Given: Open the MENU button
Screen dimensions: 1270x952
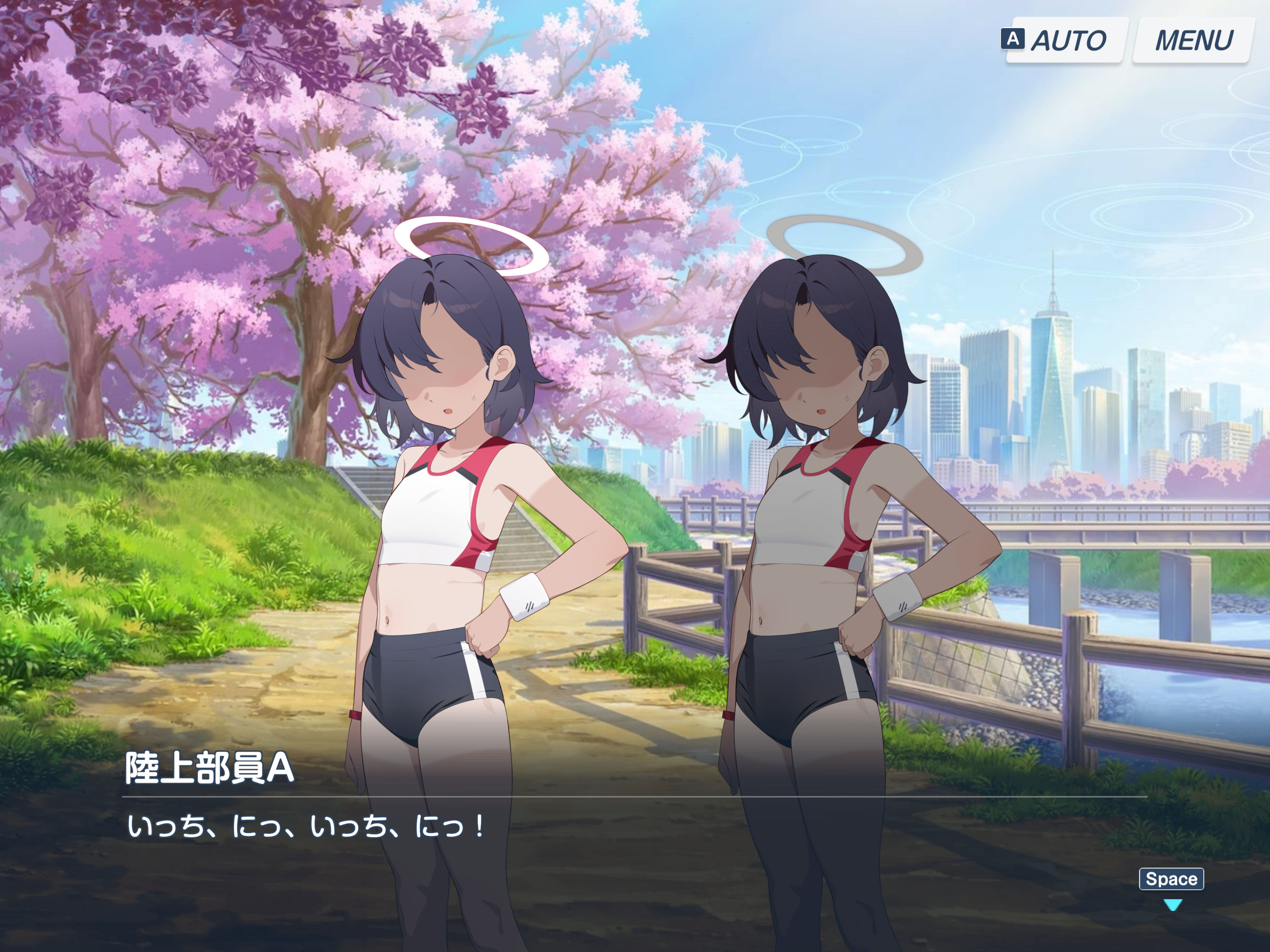Looking at the screenshot, I should tap(1193, 40).
